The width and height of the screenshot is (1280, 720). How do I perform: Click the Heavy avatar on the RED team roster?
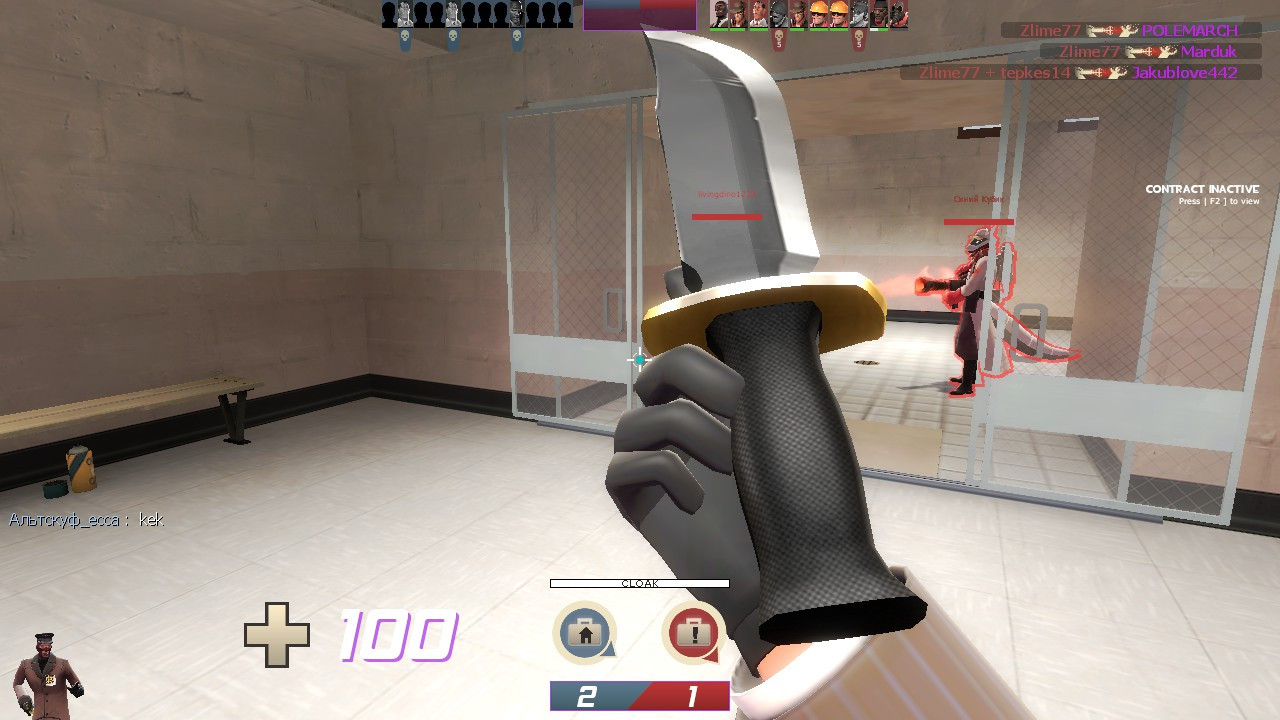pyautogui.click(x=719, y=14)
